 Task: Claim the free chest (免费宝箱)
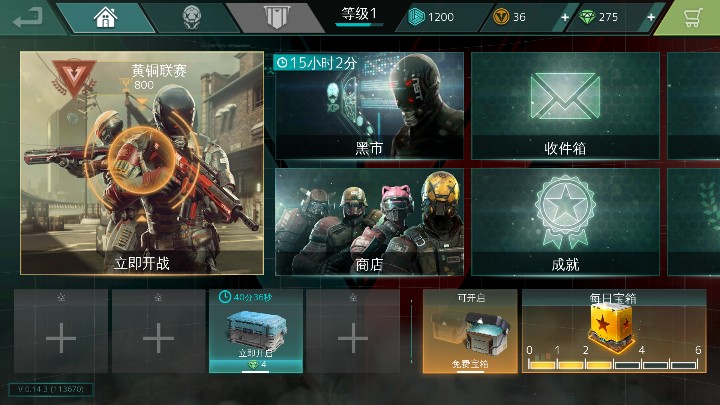coord(469,331)
